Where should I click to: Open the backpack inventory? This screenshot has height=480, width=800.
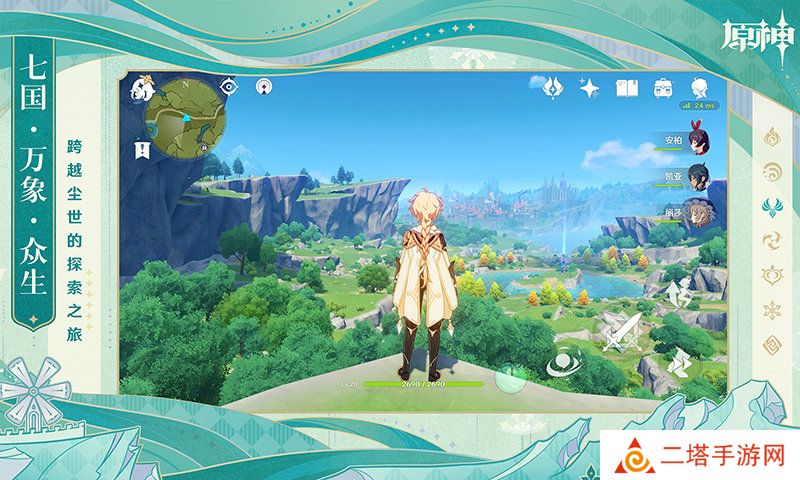pos(662,88)
